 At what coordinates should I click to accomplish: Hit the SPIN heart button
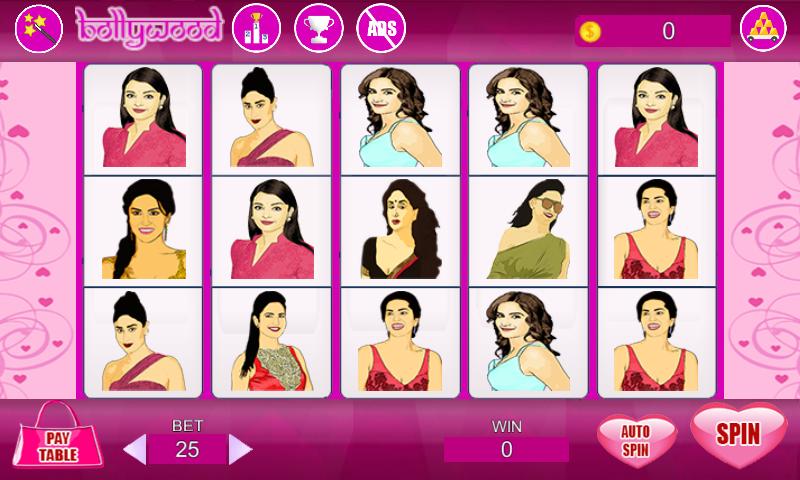tap(738, 435)
